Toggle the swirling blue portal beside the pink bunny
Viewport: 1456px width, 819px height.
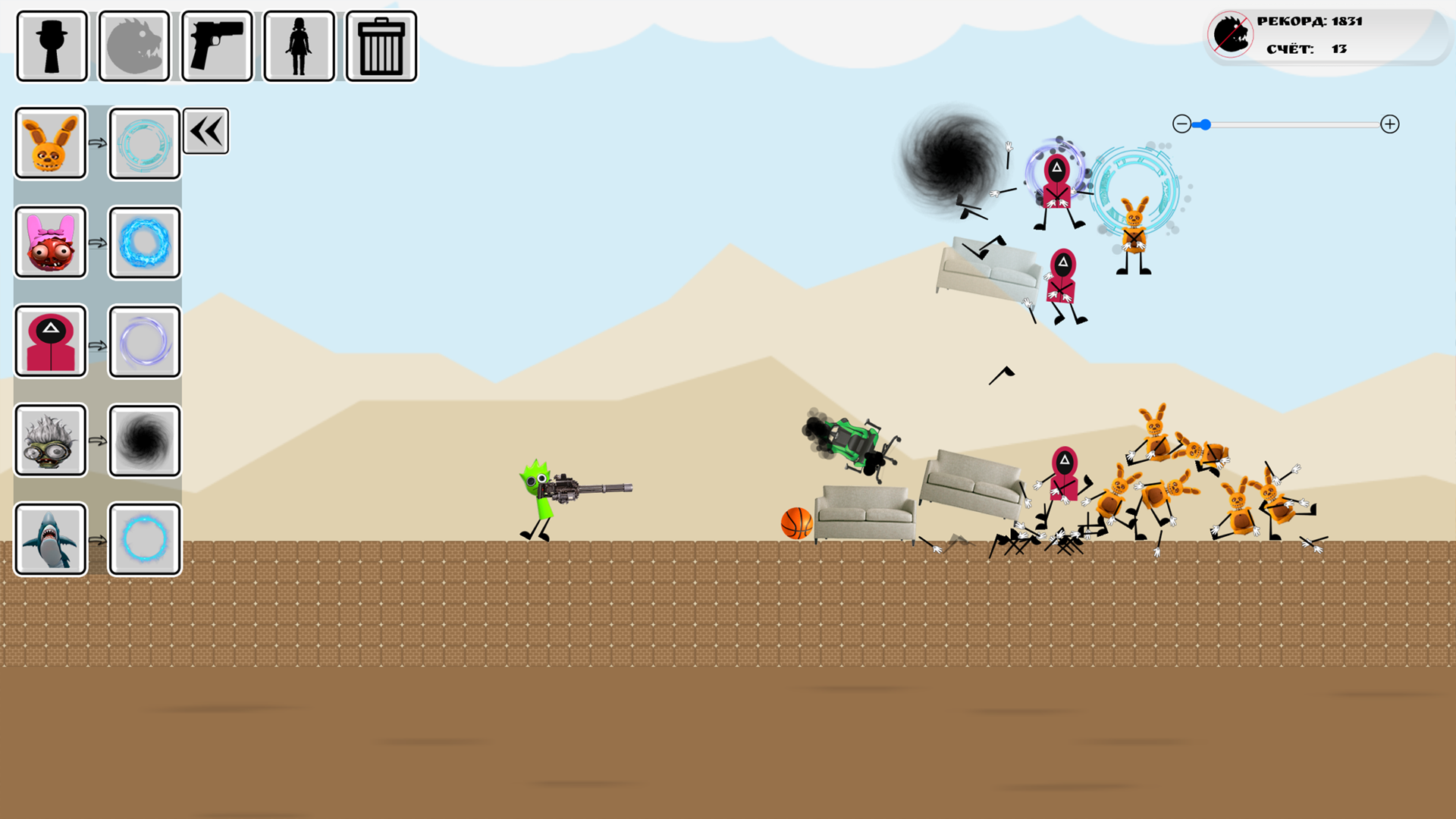click(x=144, y=243)
